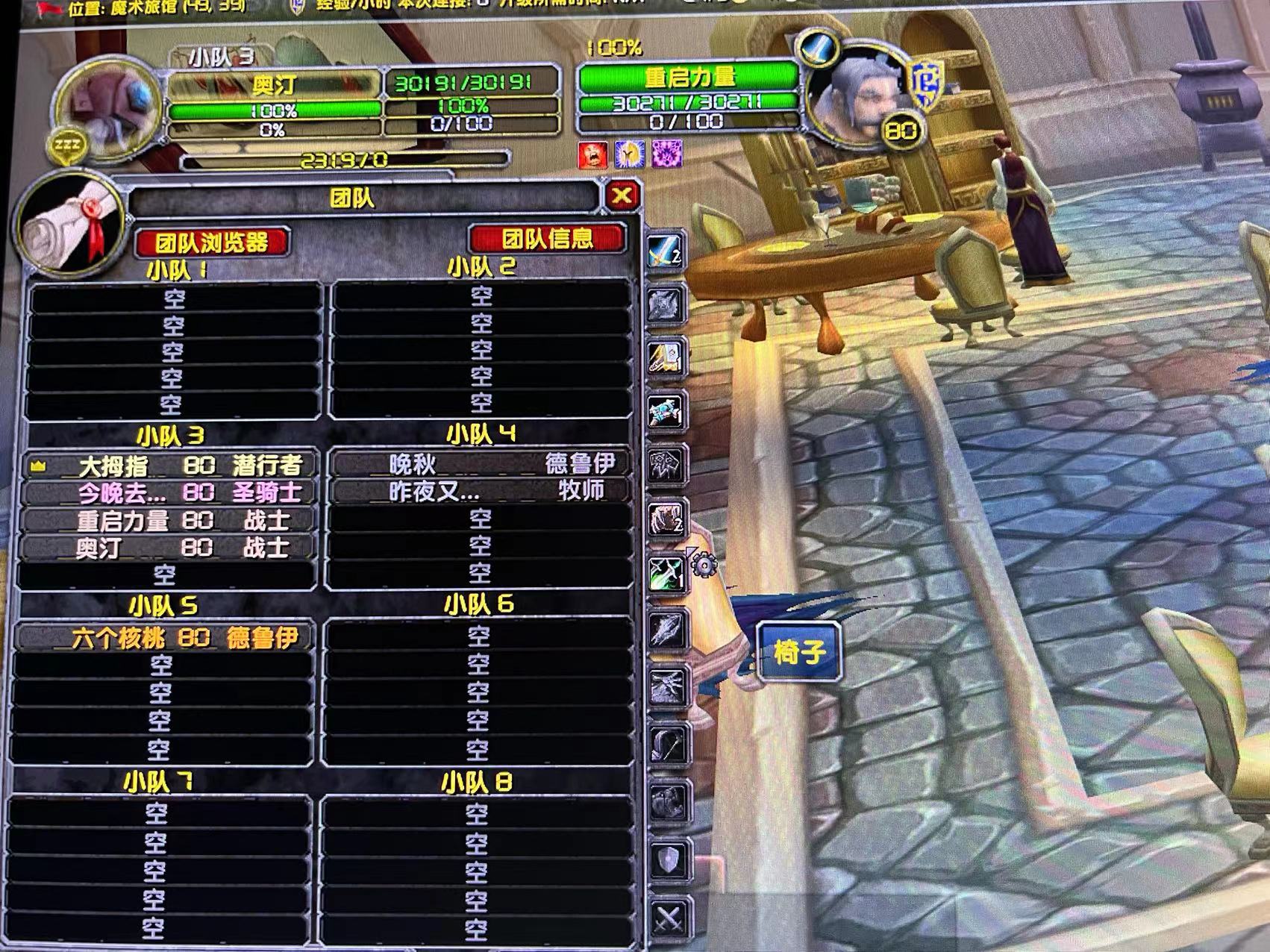Choose 重启力量 in the raid list
Viewport: 1270px width, 952px height.
pos(170,520)
